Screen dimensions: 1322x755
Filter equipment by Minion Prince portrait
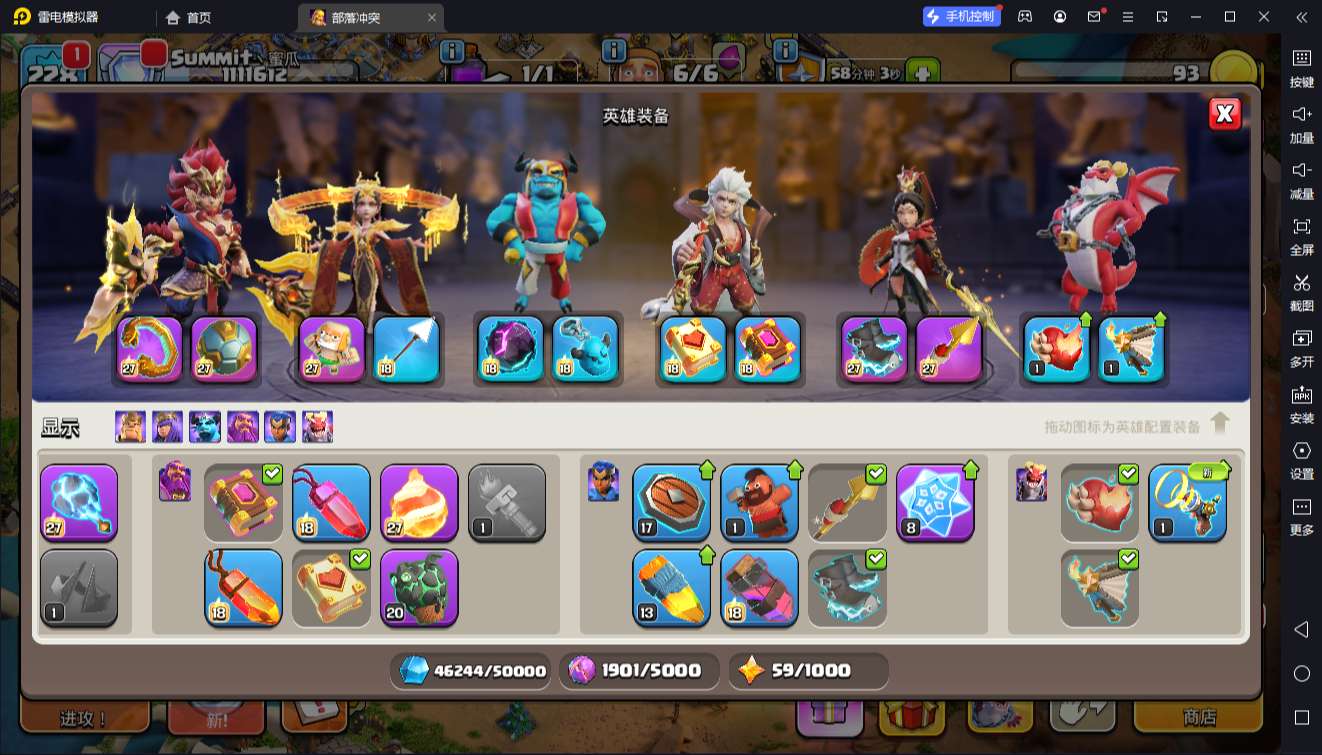(x=205, y=427)
